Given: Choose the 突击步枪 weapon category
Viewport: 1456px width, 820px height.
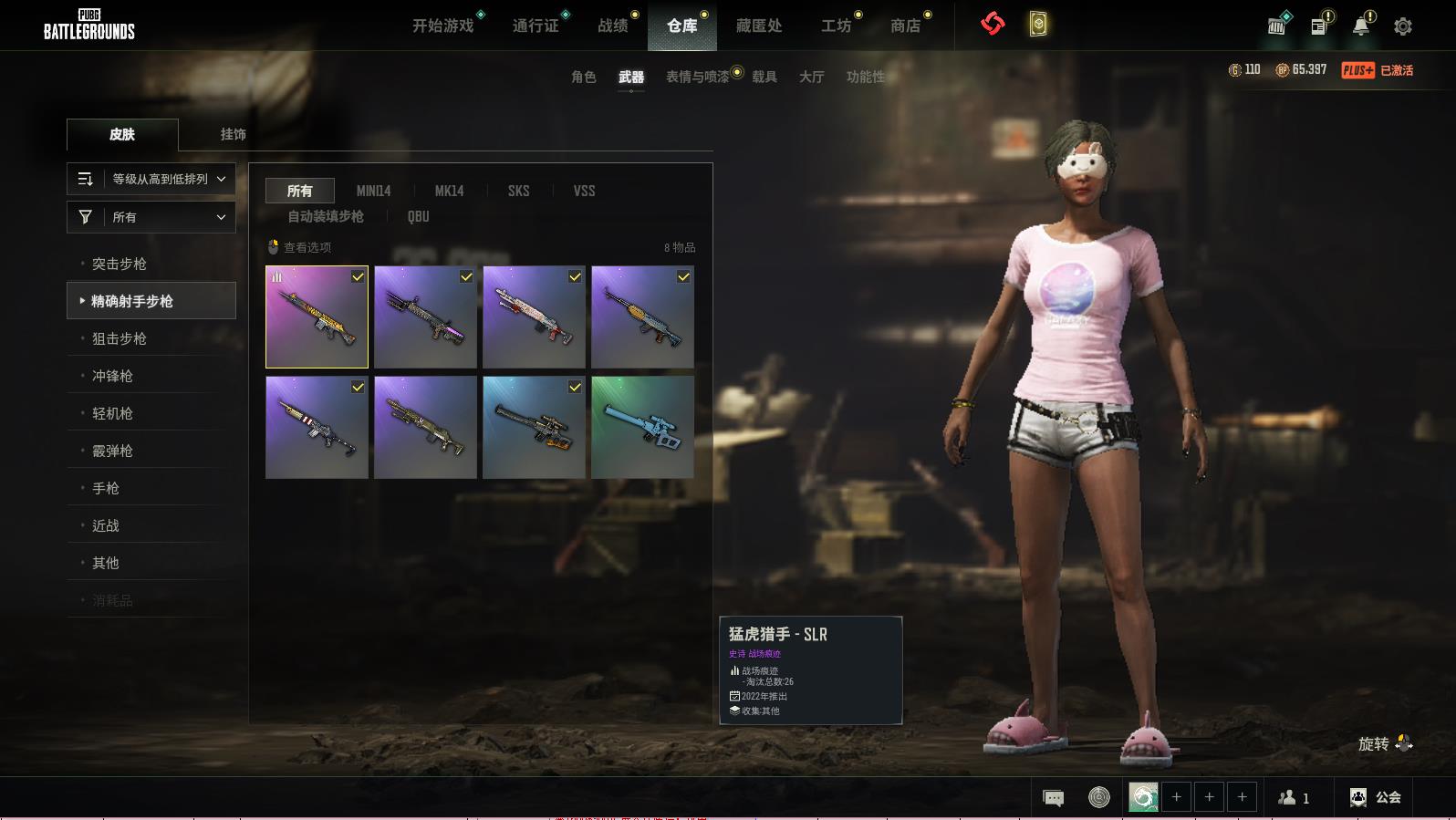Looking at the screenshot, I should point(120,264).
